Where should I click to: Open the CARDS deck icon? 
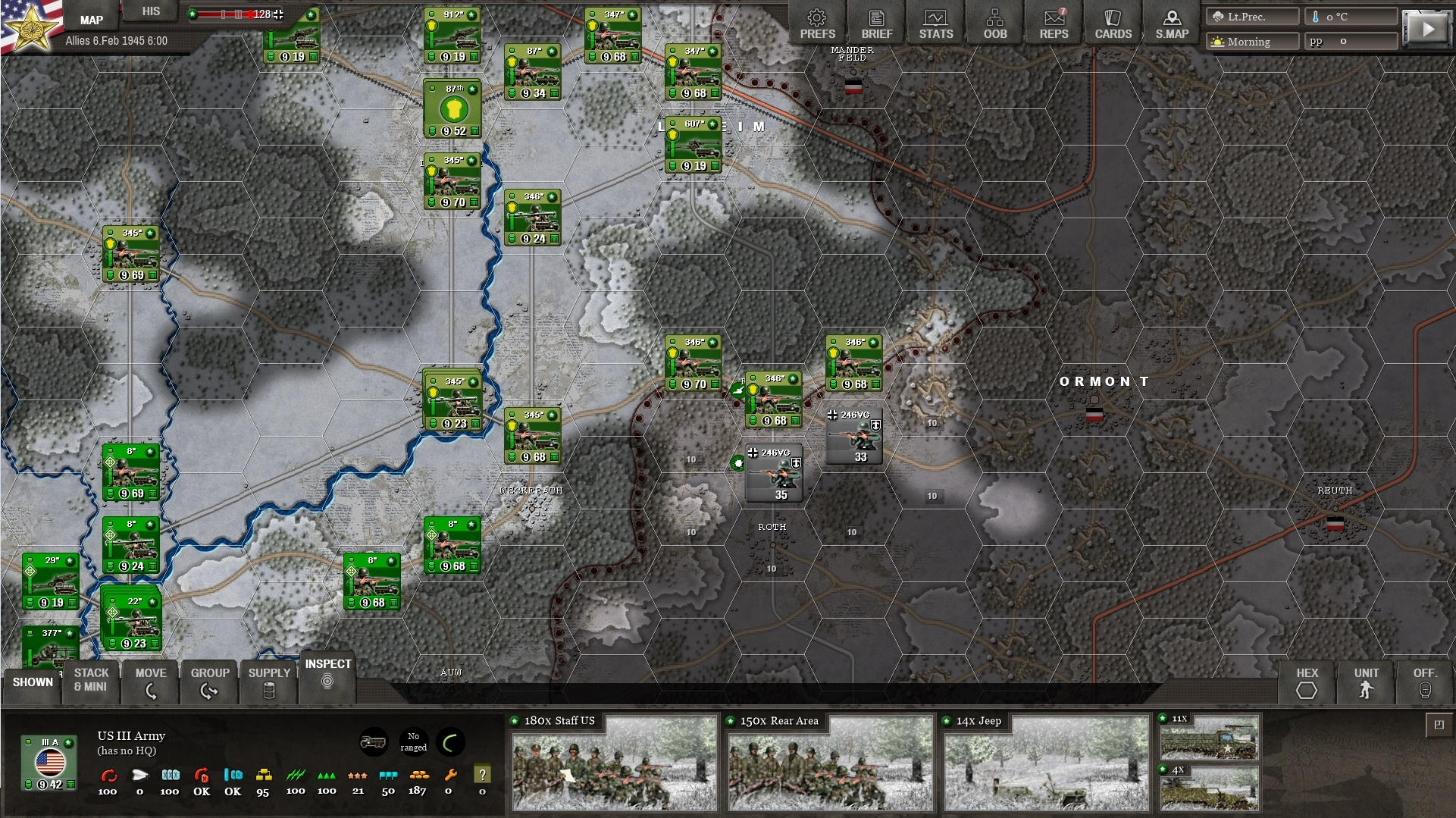[1112, 22]
